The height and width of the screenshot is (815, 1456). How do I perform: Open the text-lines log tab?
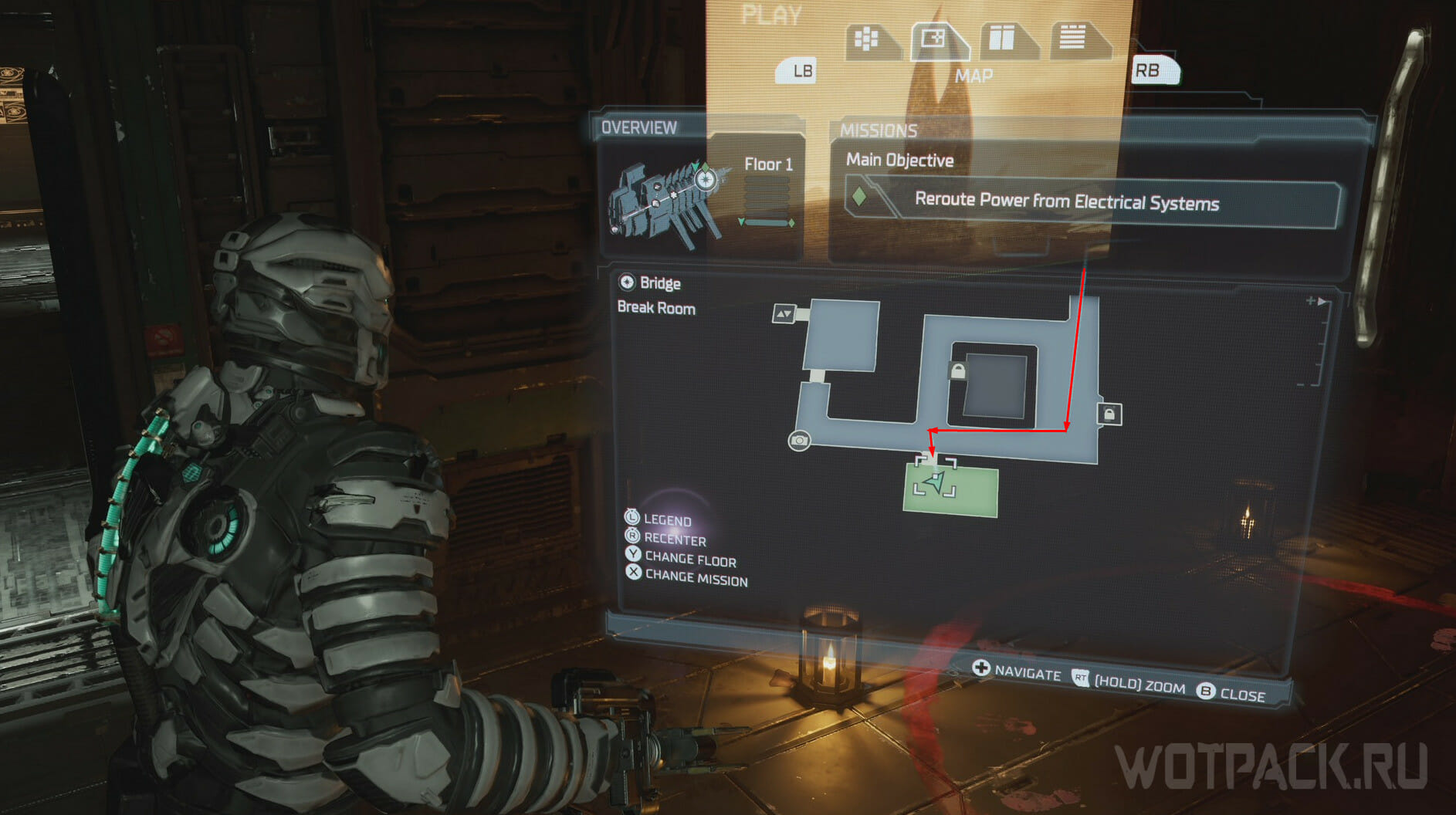click(x=1073, y=38)
